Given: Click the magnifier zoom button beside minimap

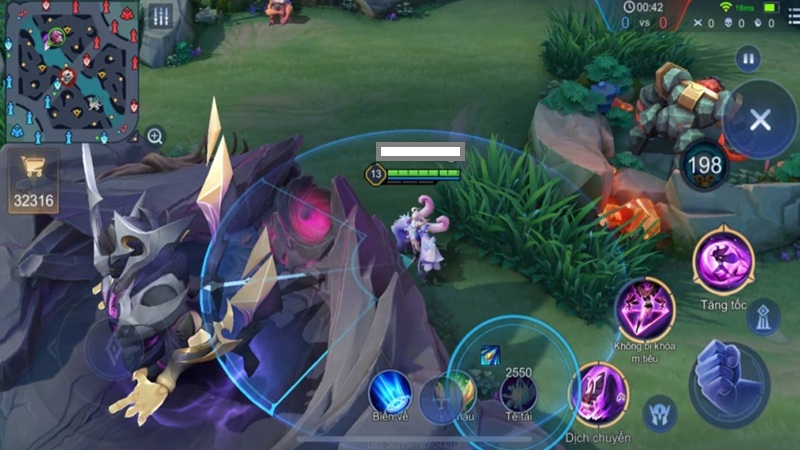Looking at the screenshot, I should point(155,136).
